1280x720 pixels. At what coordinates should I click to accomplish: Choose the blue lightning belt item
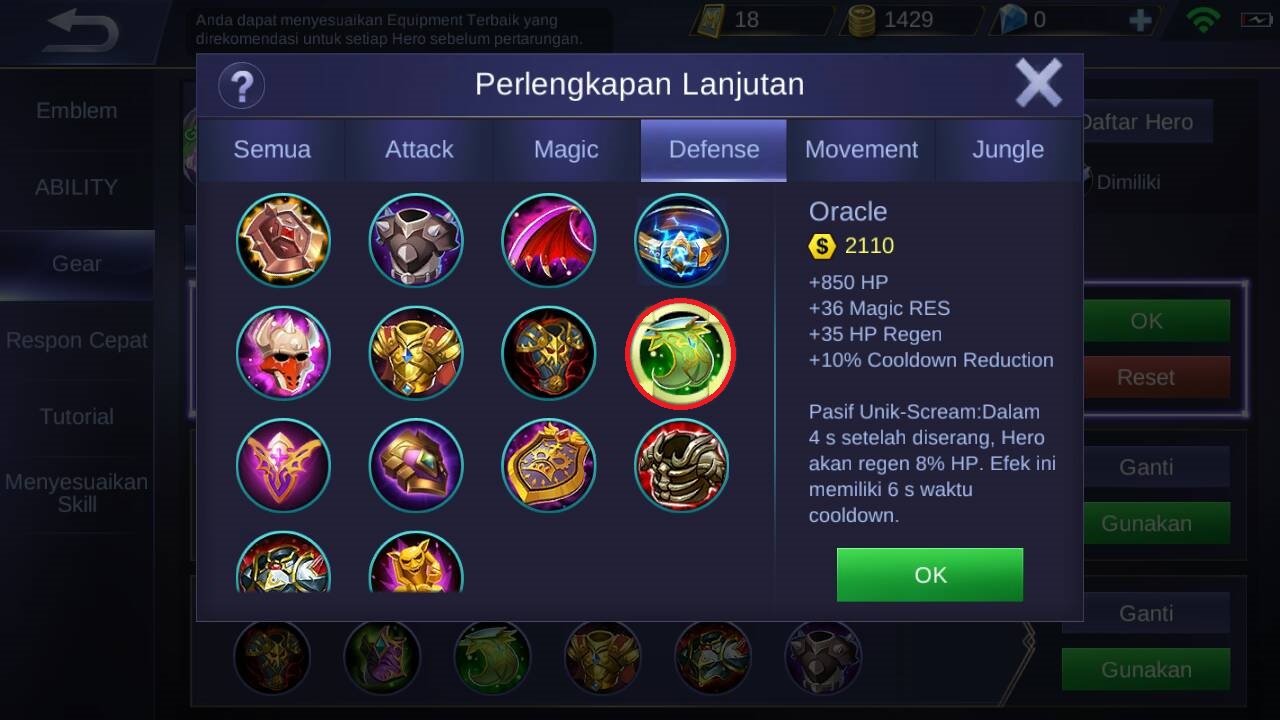coord(681,241)
